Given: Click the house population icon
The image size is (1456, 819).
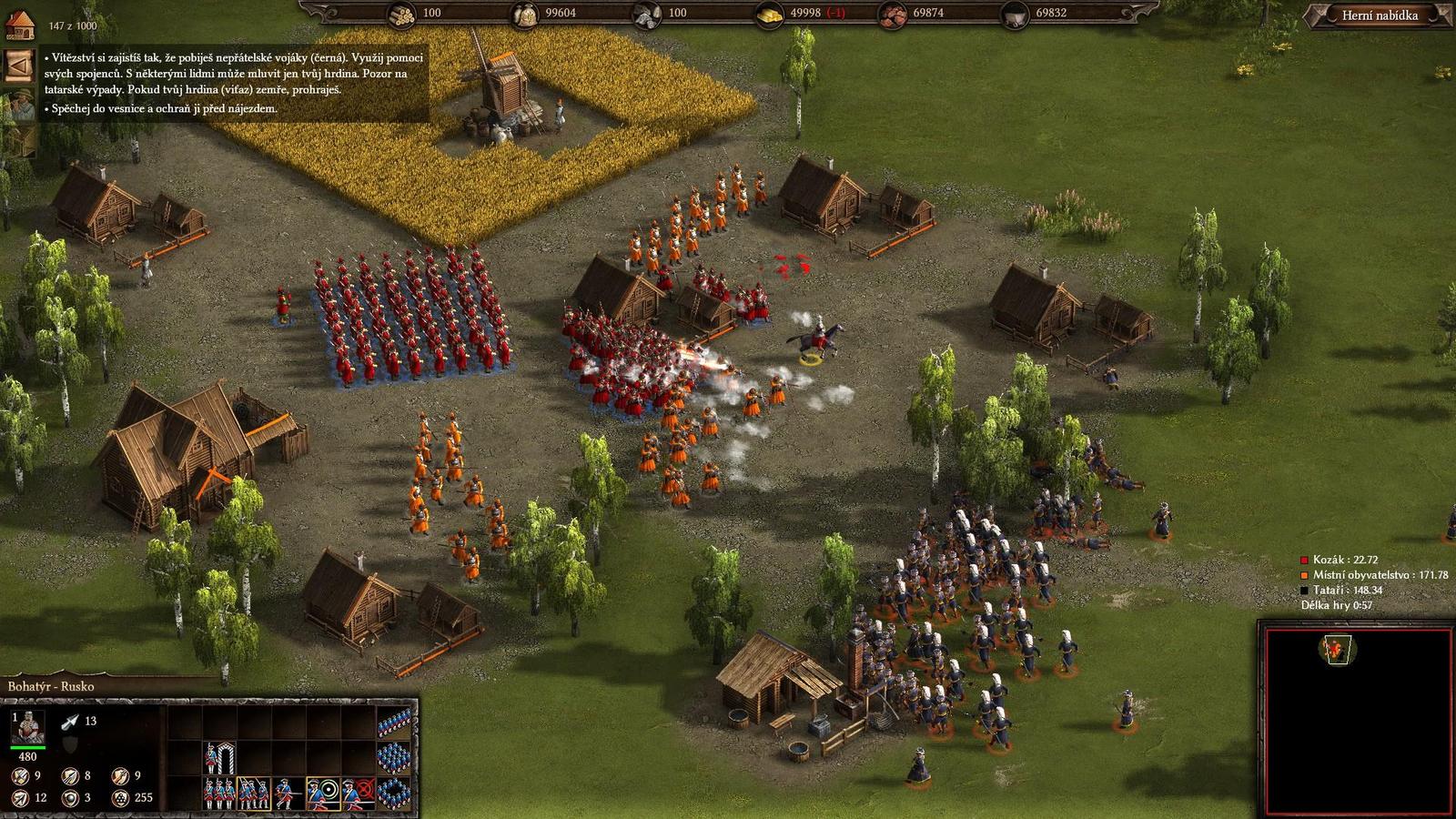Looking at the screenshot, I should coord(19,25).
